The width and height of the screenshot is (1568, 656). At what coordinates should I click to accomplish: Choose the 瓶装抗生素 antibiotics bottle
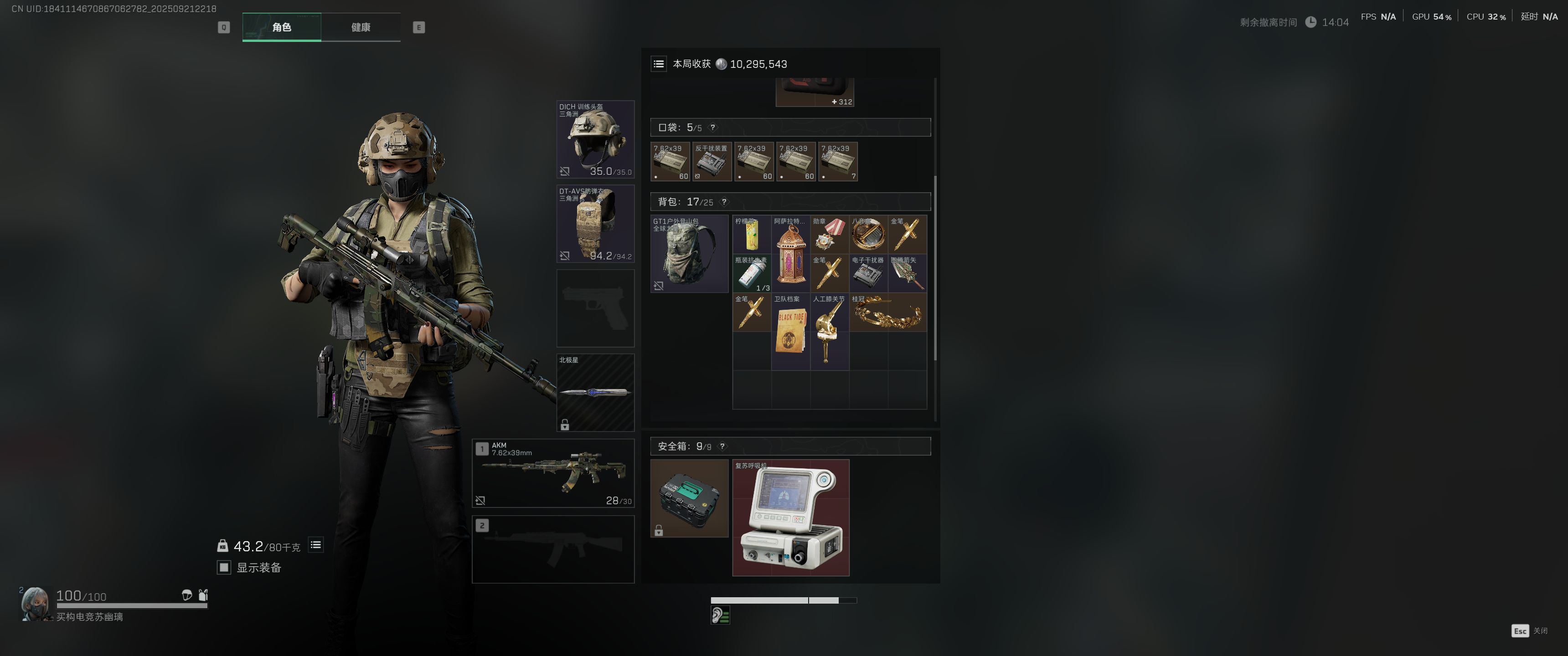tap(752, 273)
